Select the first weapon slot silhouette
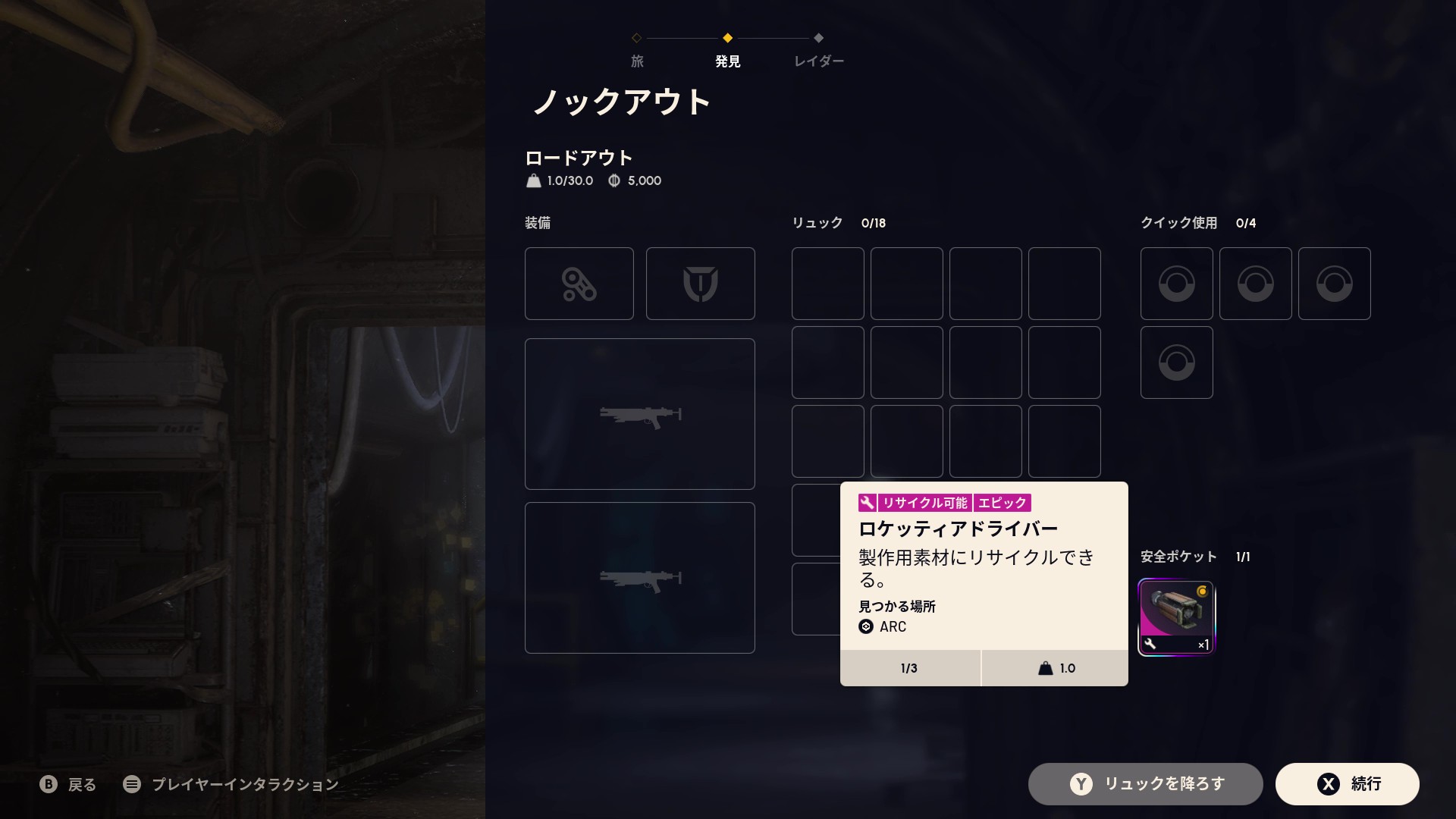The image size is (1456, 819). coord(639,414)
